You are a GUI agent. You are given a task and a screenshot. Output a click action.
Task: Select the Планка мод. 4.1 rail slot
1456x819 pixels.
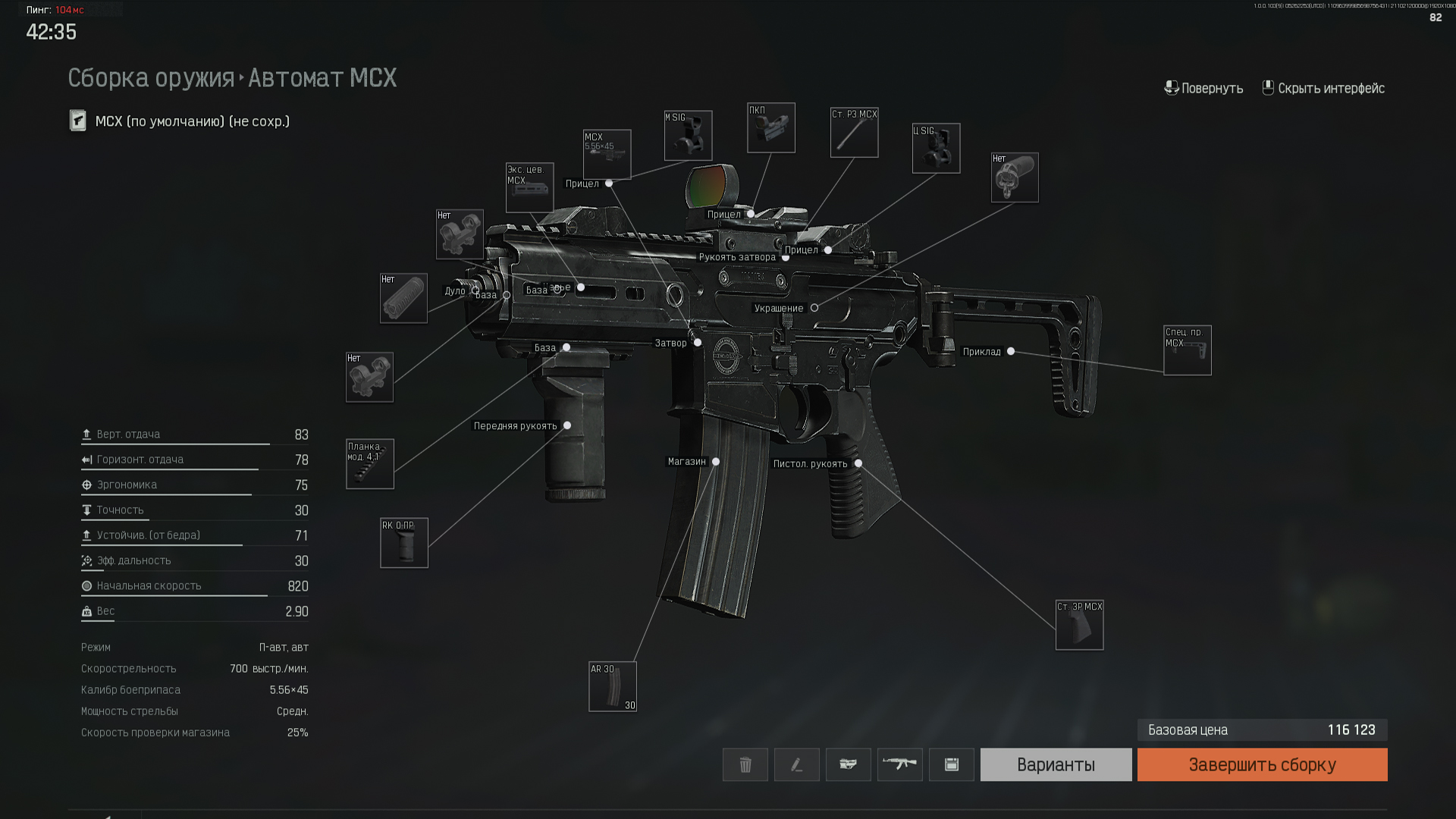[x=370, y=464]
